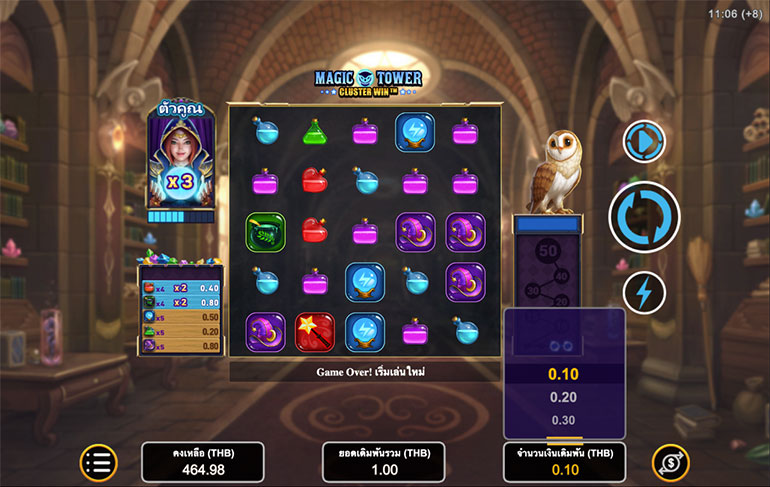
Task: Click the bet amount field showing 0.10
Action: (x=564, y=462)
